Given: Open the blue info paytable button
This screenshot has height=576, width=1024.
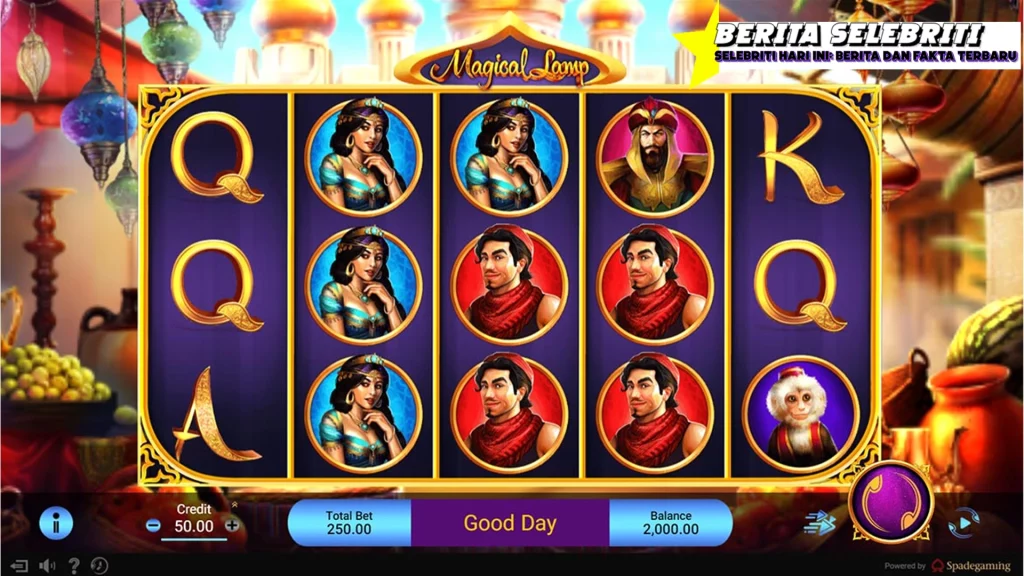Looking at the screenshot, I should click(x=56, y=523).
